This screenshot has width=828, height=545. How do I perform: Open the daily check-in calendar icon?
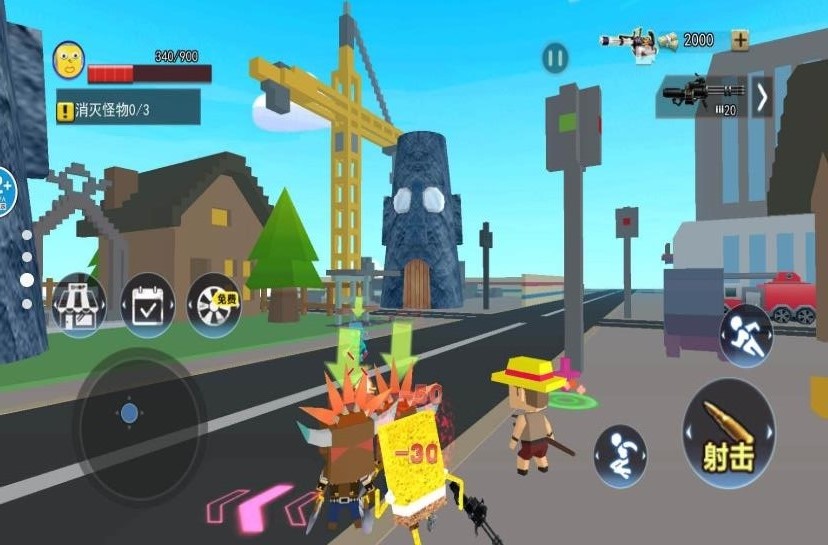coord(147,304)
